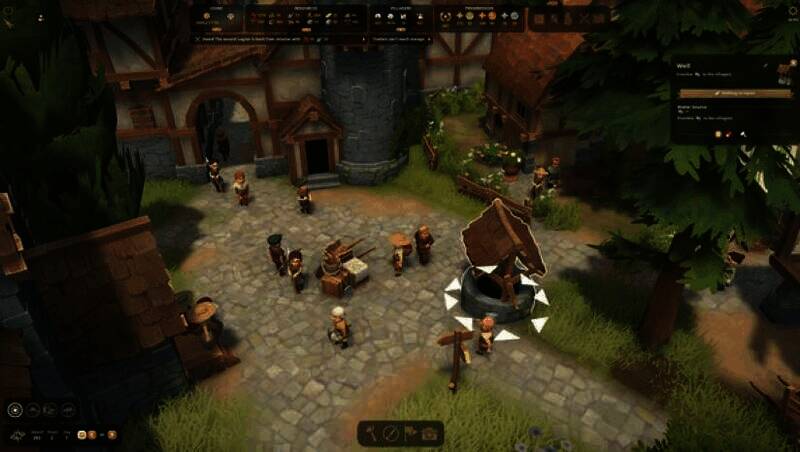The width and height of the screenshot is (800, 452).
Task: Activate the camera photo mode icon
Action: 430,433
